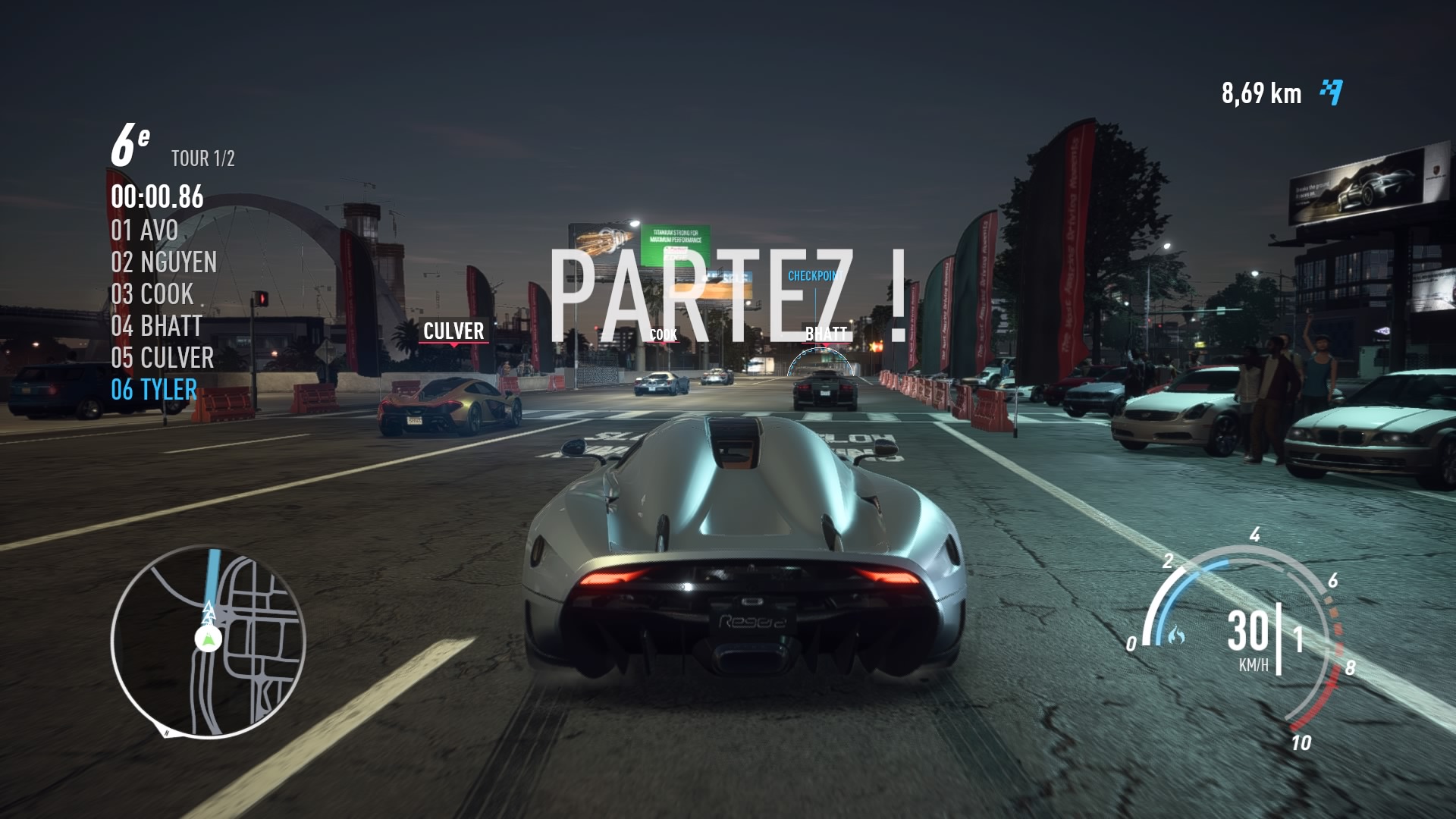Highlight the 06 TYLER player row
The image size is (1456, 819).
coord(154,390)
